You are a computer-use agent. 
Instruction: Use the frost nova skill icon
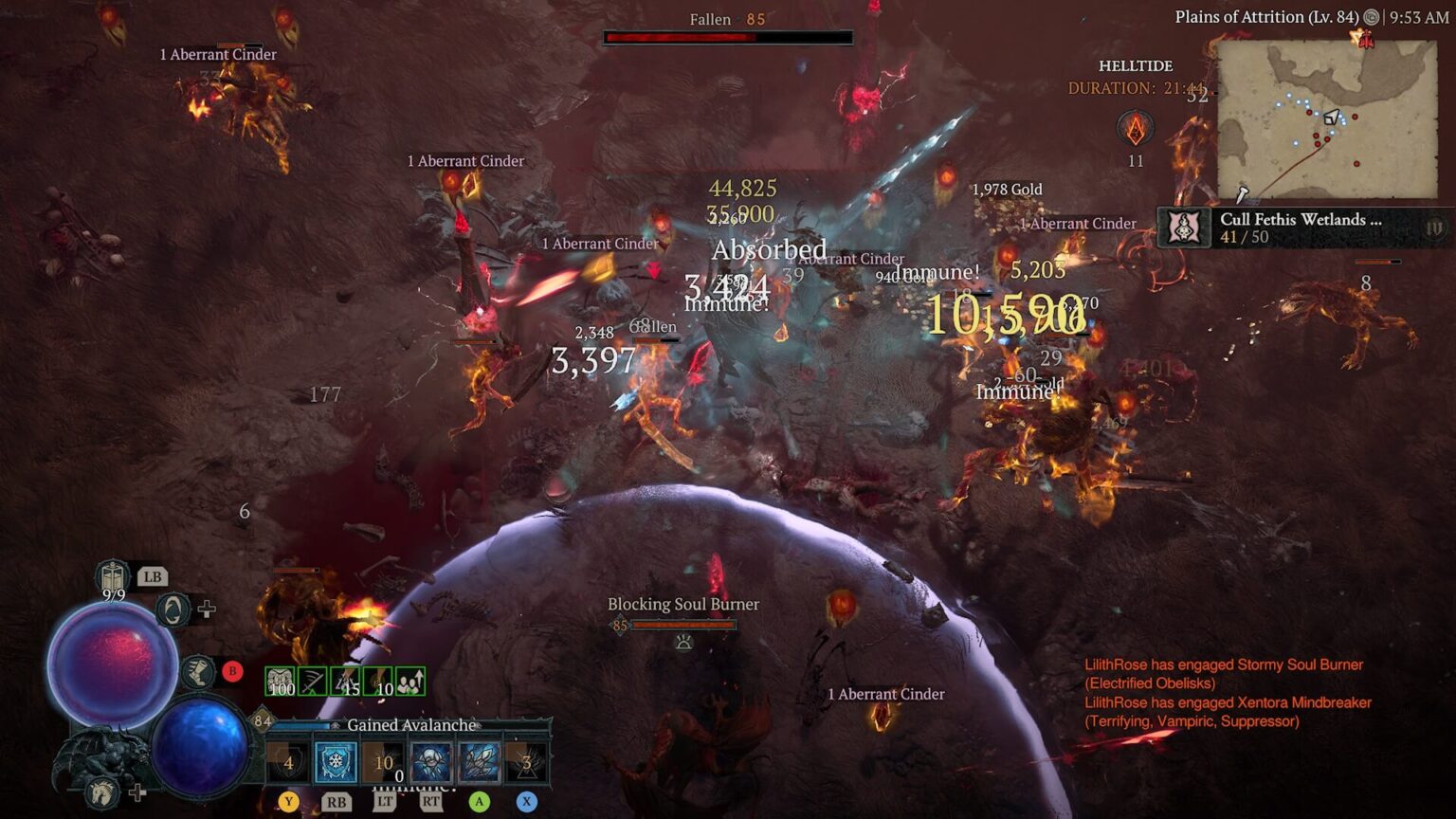point(430,761)
